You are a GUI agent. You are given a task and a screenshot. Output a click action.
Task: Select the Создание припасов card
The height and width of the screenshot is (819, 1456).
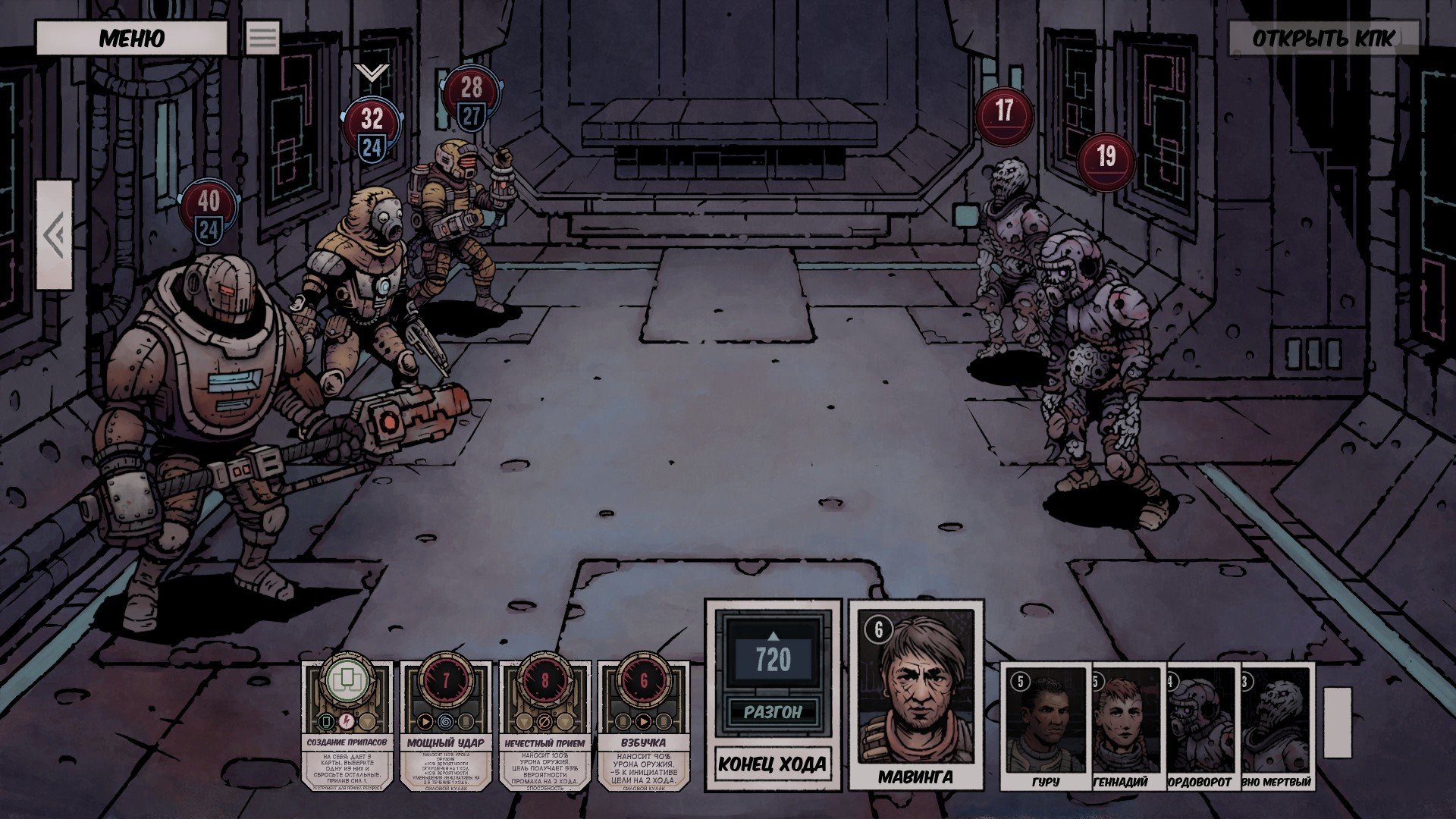[x=347, y=726]
